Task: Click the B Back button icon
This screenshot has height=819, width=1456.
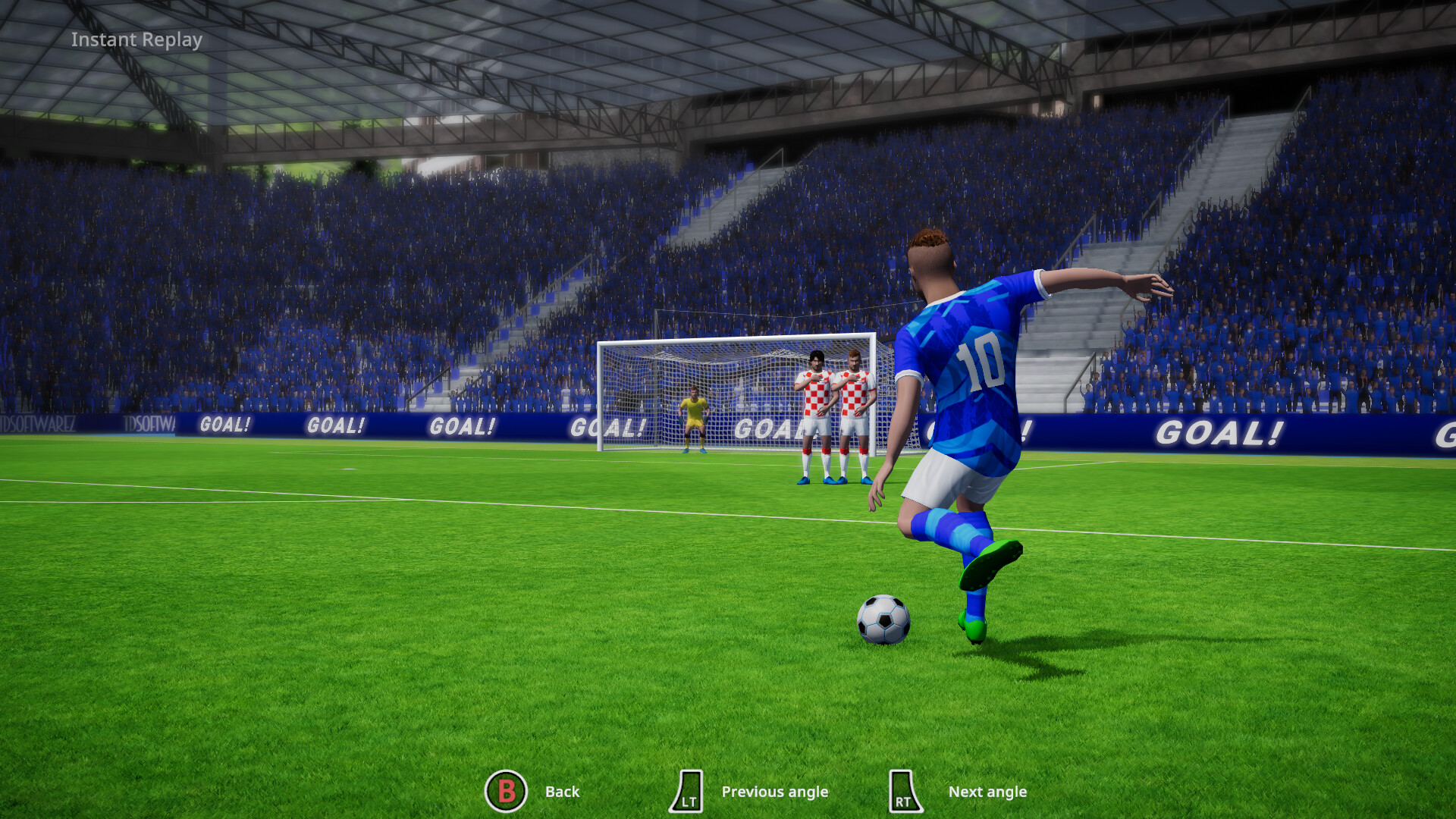Action: pos(507,791)
